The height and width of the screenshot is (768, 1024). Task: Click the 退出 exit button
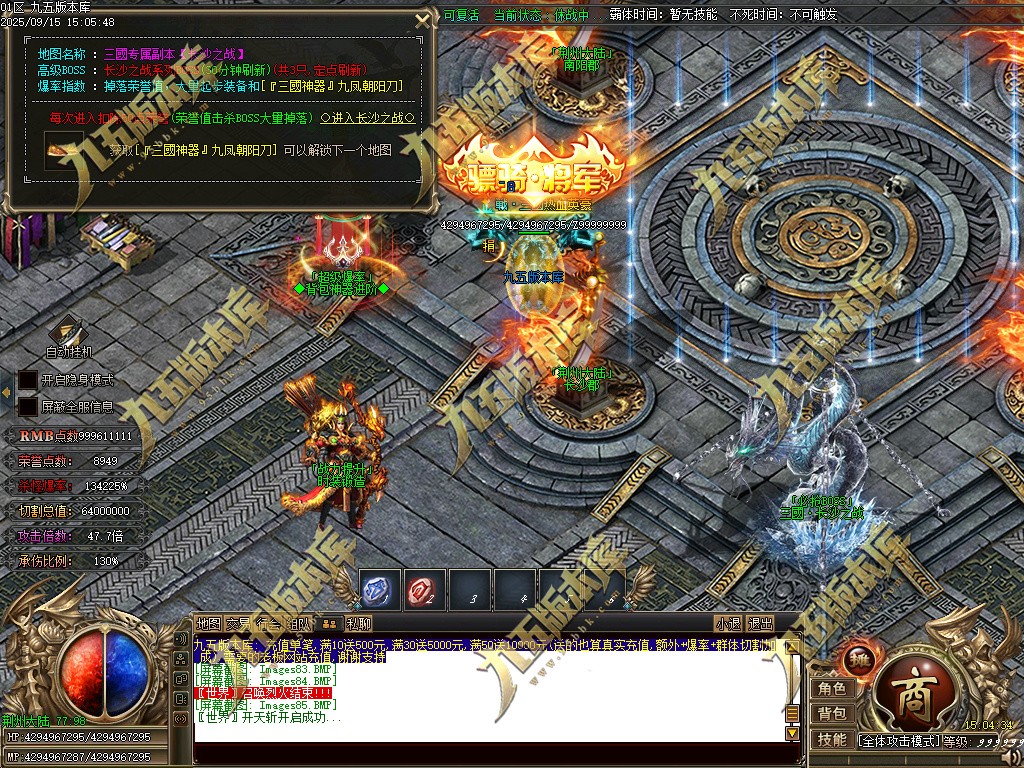click(760, 623)
